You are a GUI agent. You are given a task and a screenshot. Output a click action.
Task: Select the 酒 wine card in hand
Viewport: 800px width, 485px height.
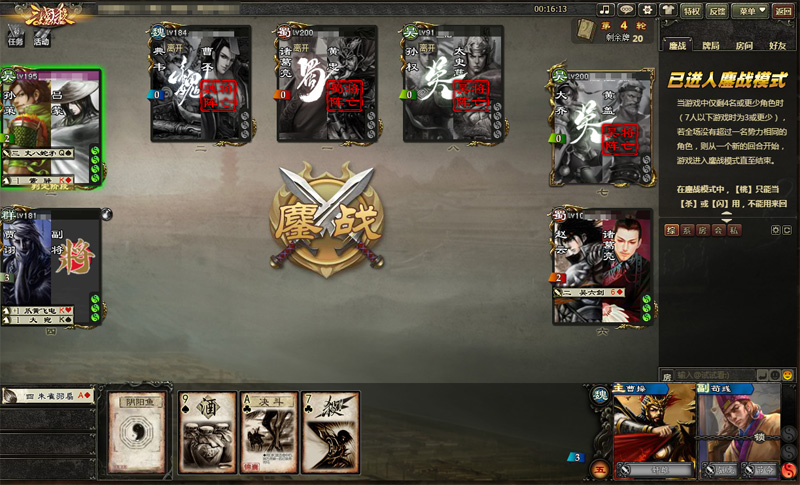coord(207,432)
